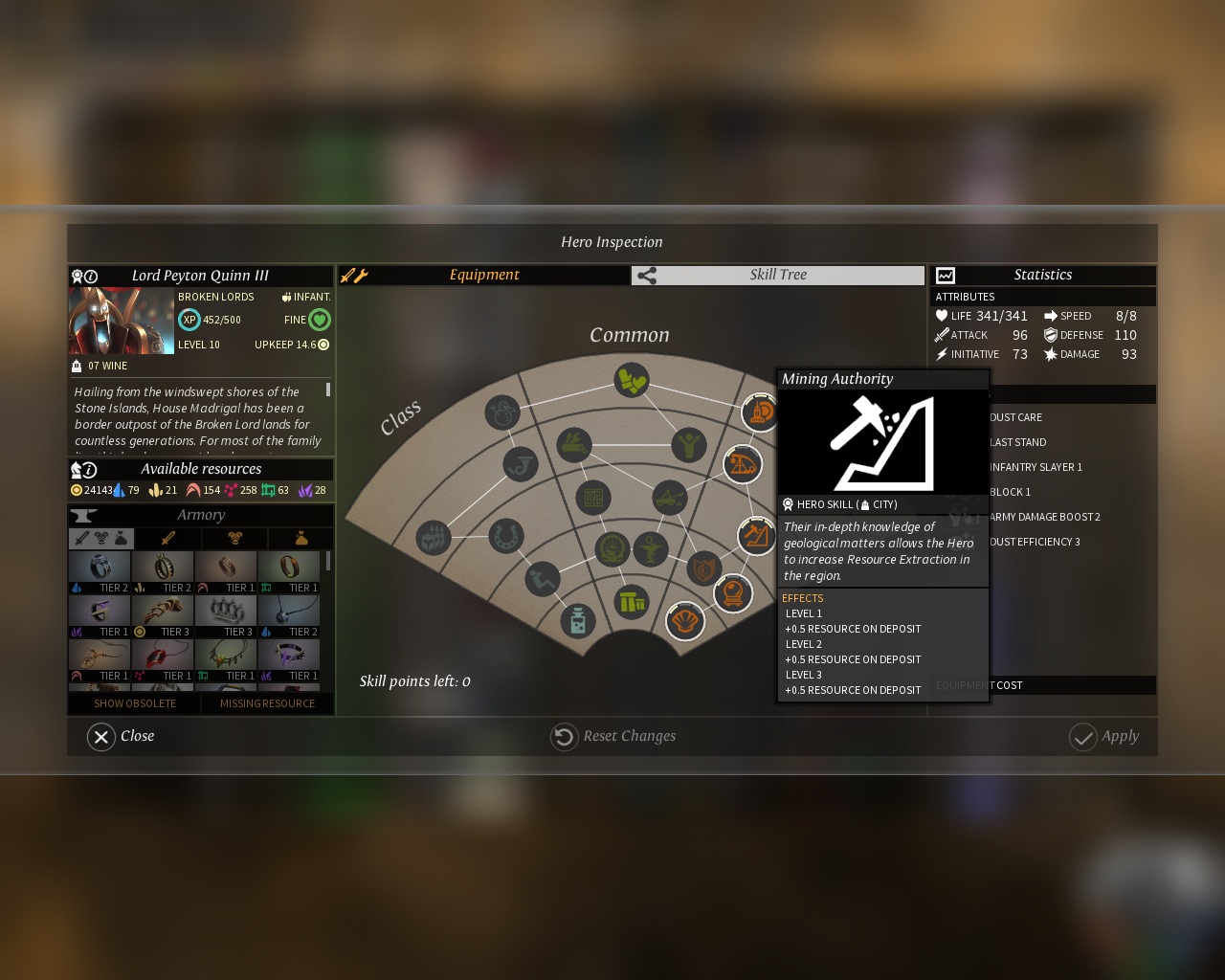The image size is (1225, 980).
Task: Select the Mining Authority hammer skill icon
Action: pos(755,536)
